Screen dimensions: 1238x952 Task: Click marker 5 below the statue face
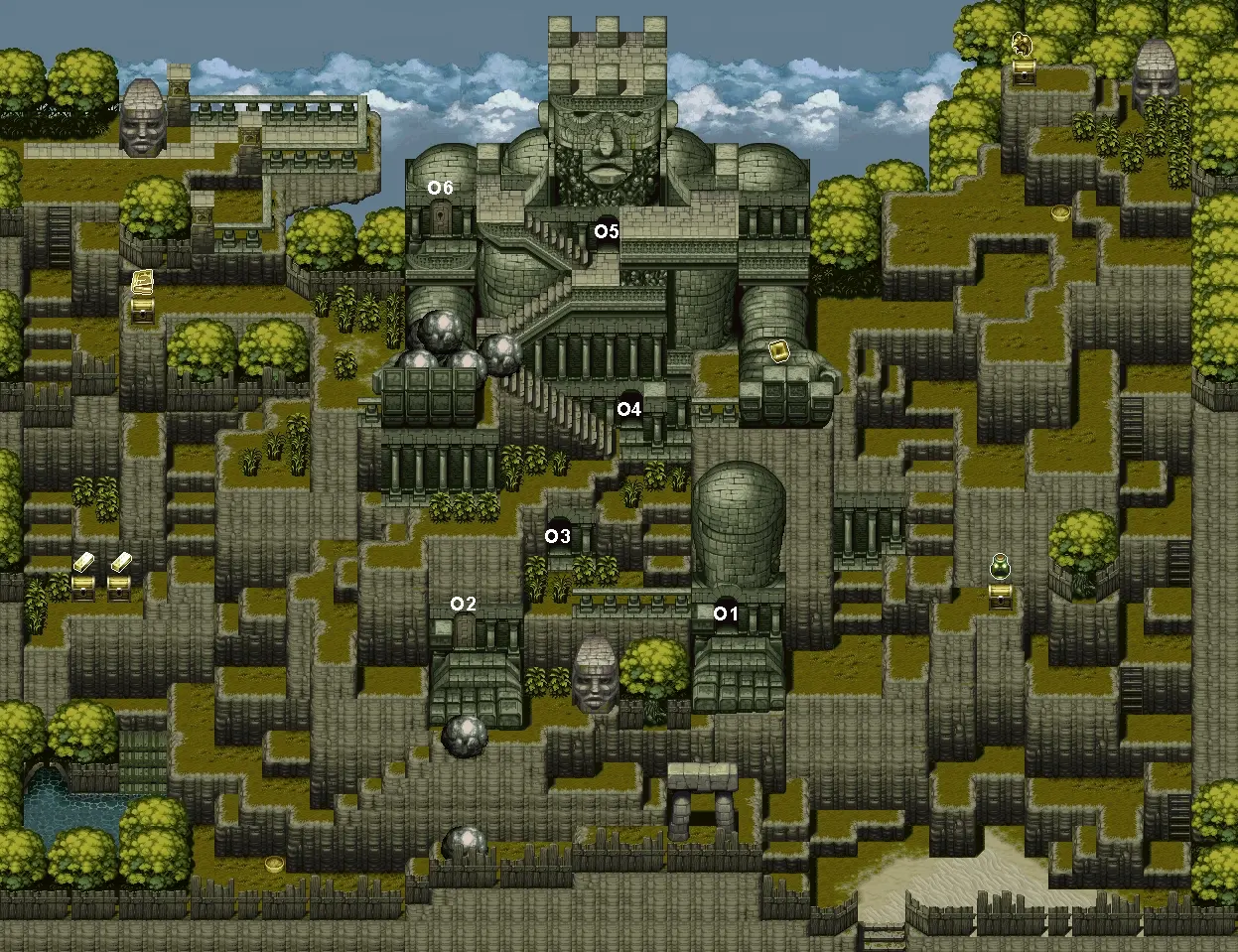tap(607, 231)
